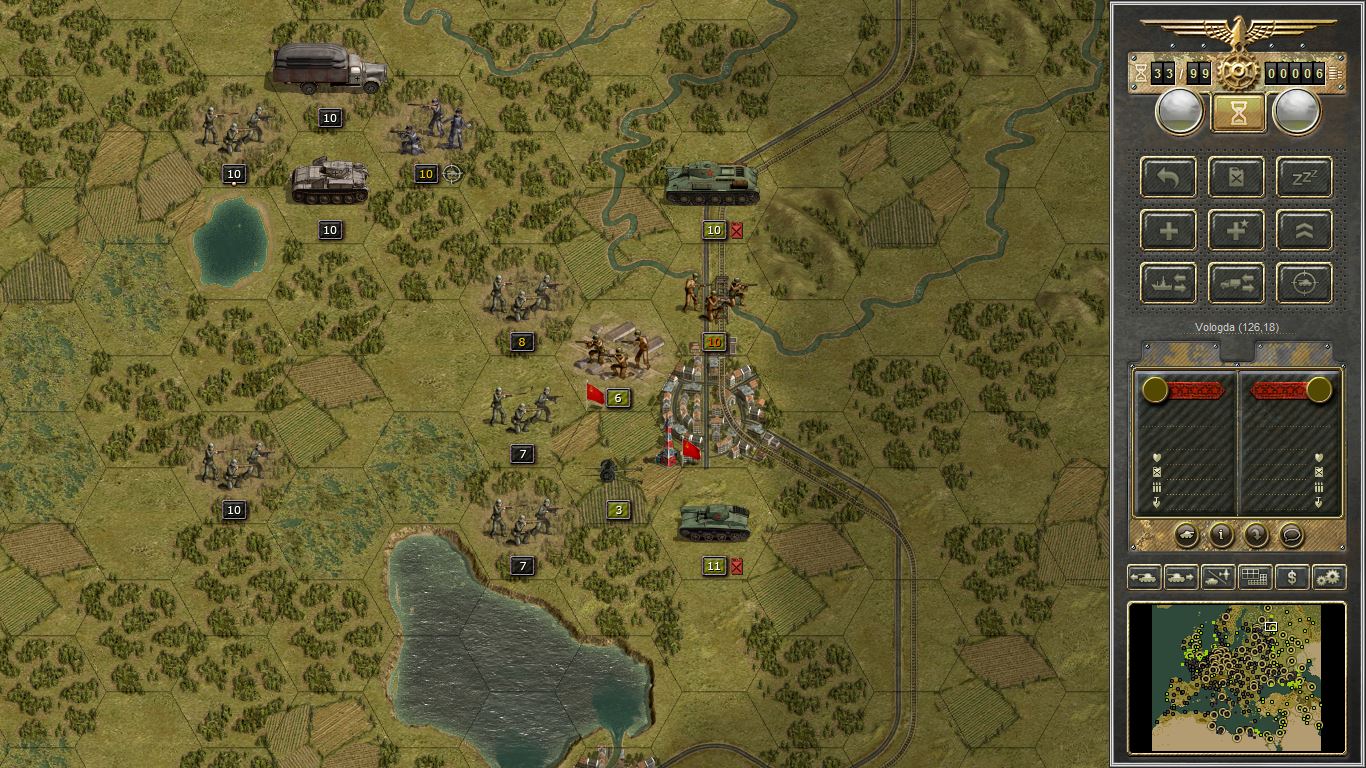Put the unit to sleep with Zzz button

point(1304,177)
